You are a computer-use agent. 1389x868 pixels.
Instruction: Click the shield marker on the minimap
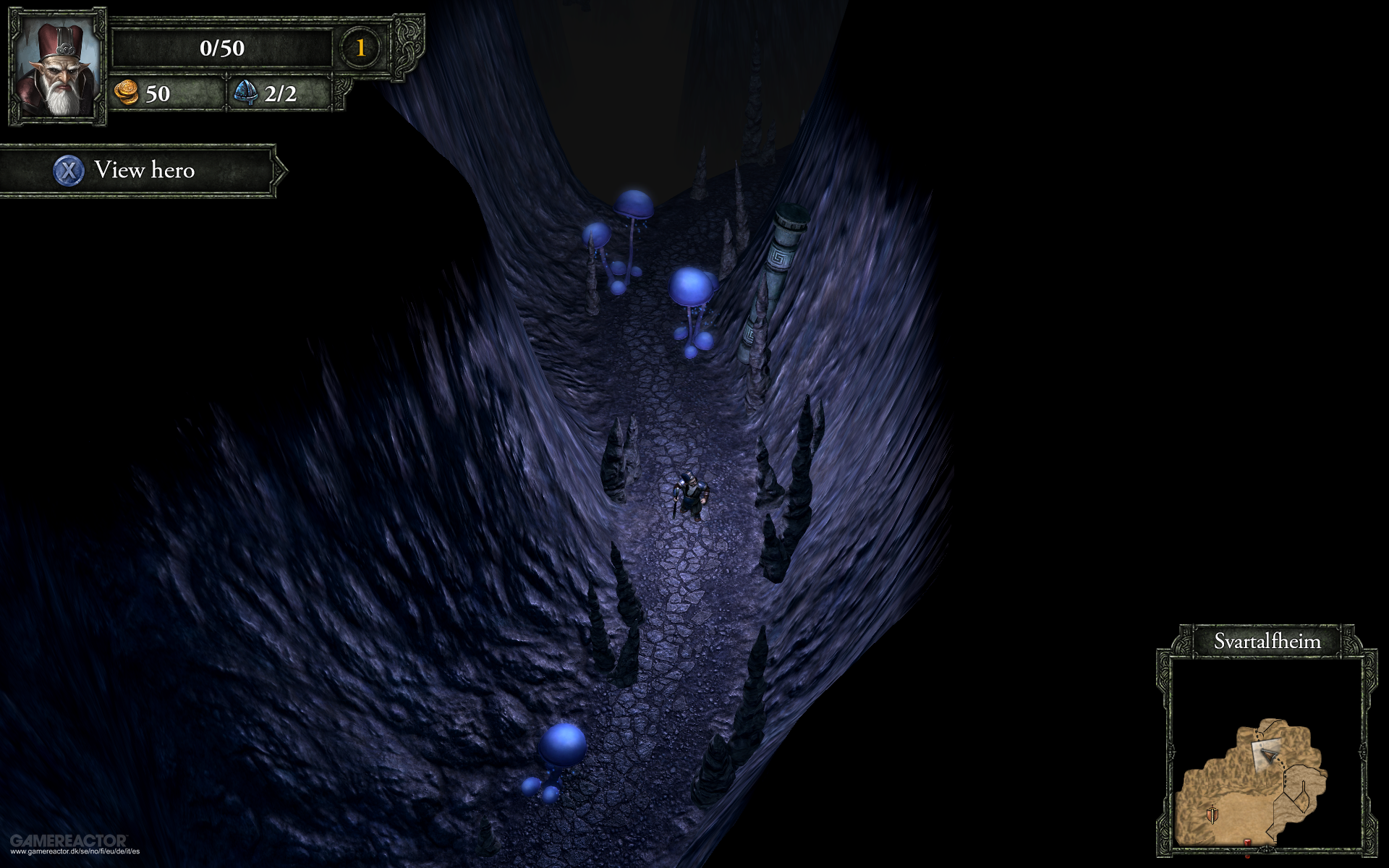tap(1212, 814)
